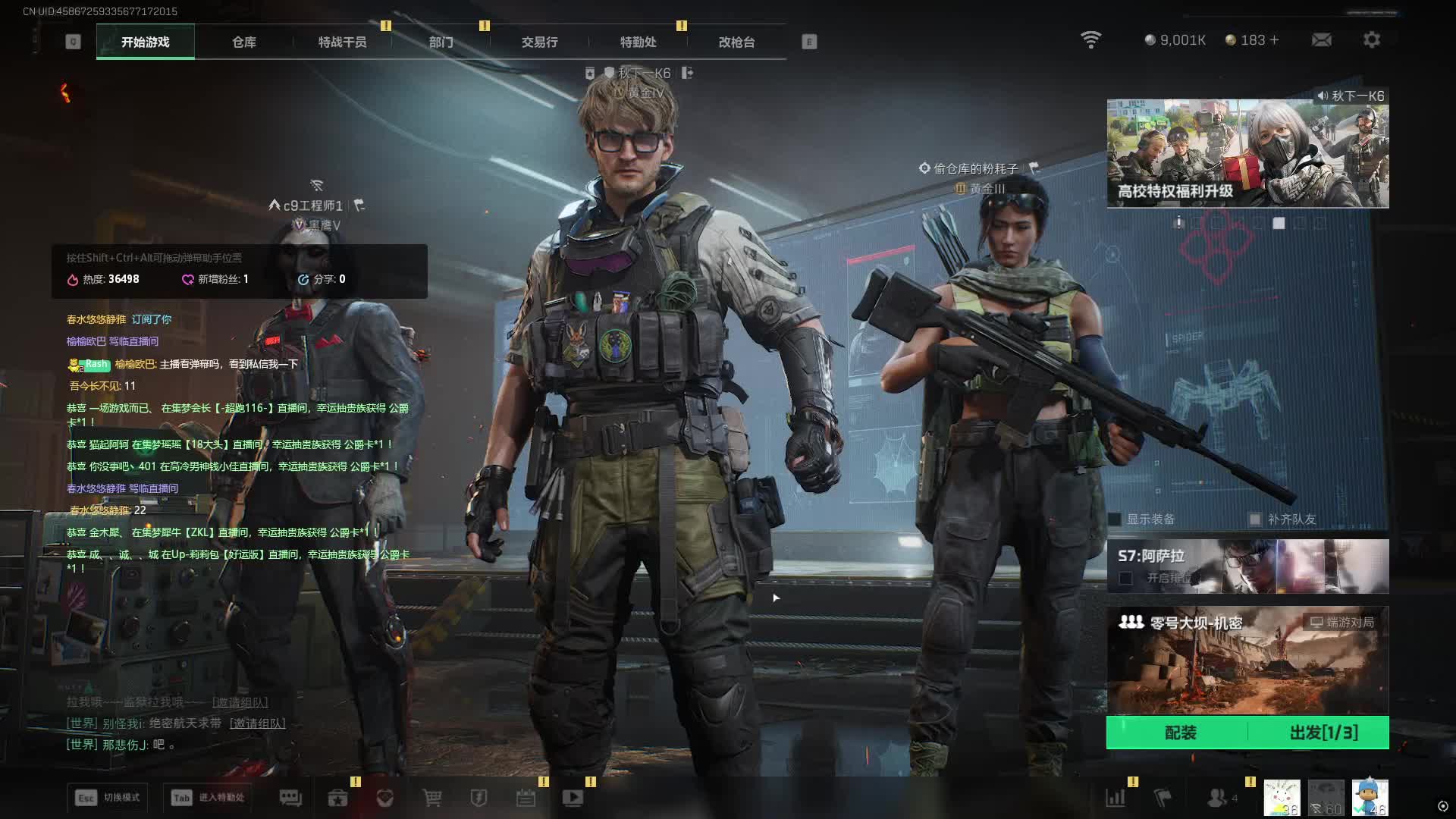Screen dimensions: 1456x819
Task: Go to the 交易行 trading tab
Action: pyautogui.click(x=539, y=42)
